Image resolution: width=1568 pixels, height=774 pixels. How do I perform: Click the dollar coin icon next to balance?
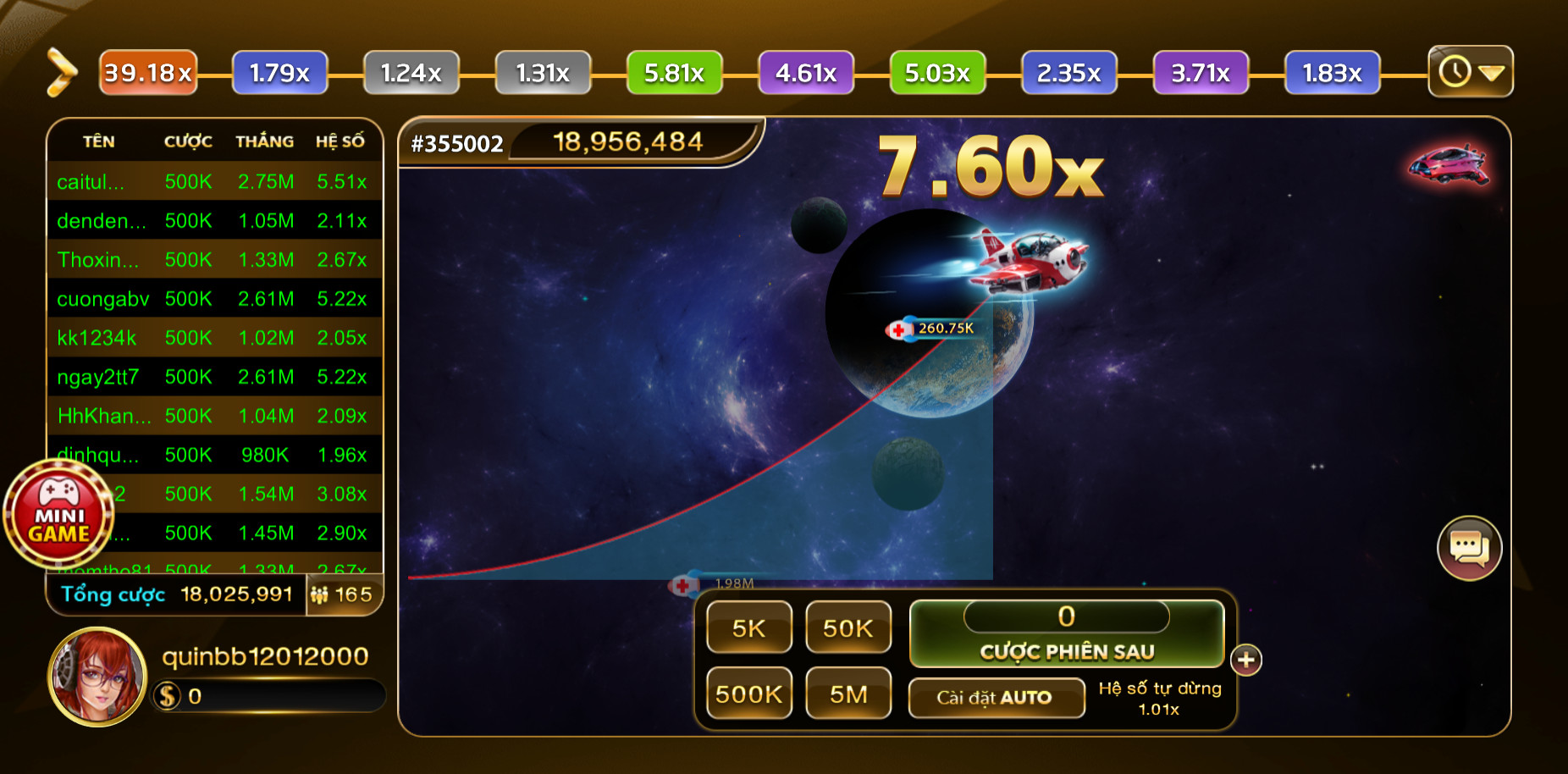coord(166,694)
